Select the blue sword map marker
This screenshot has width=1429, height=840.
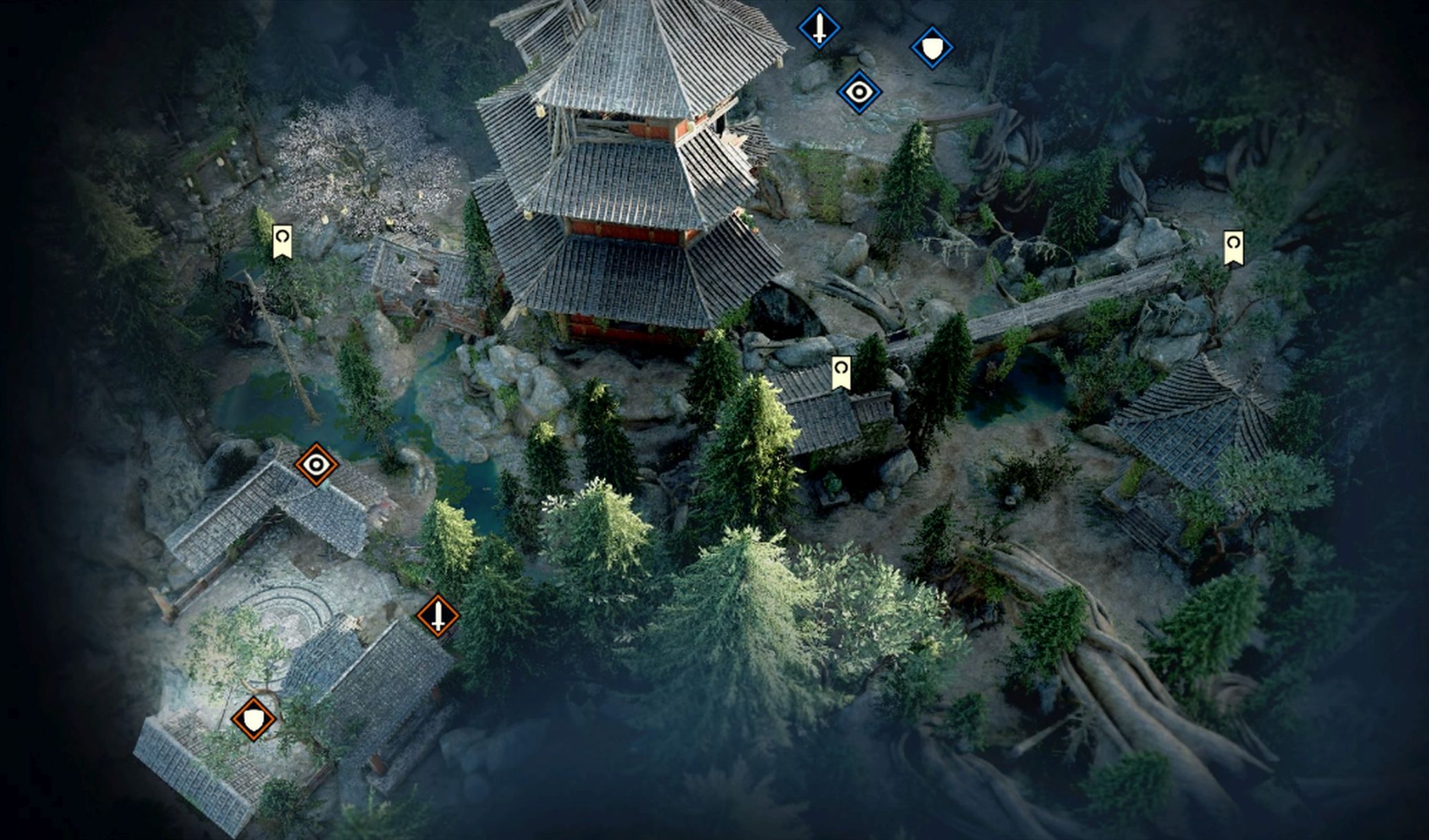pos(819,28)
